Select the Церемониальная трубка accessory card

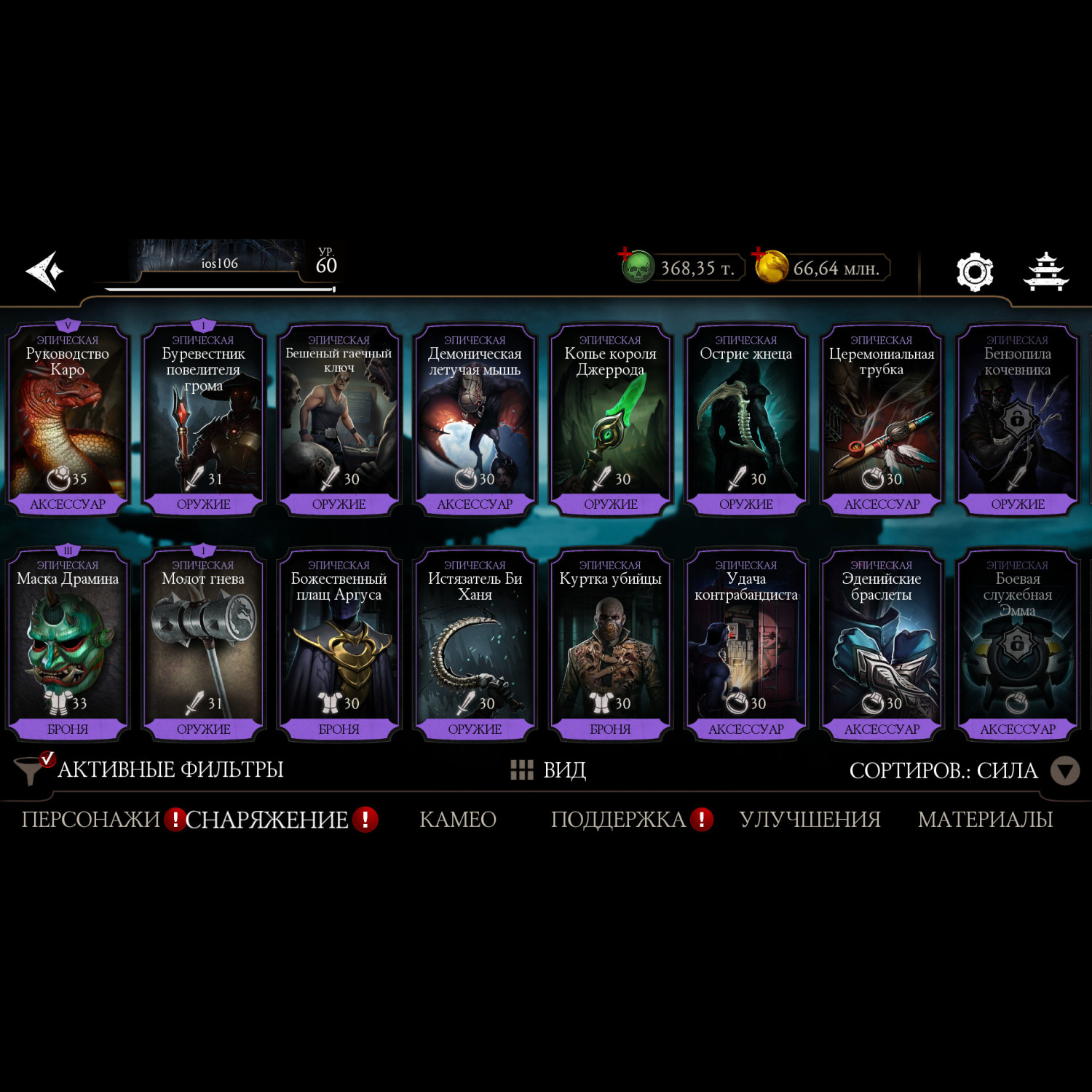pos(882,421)
